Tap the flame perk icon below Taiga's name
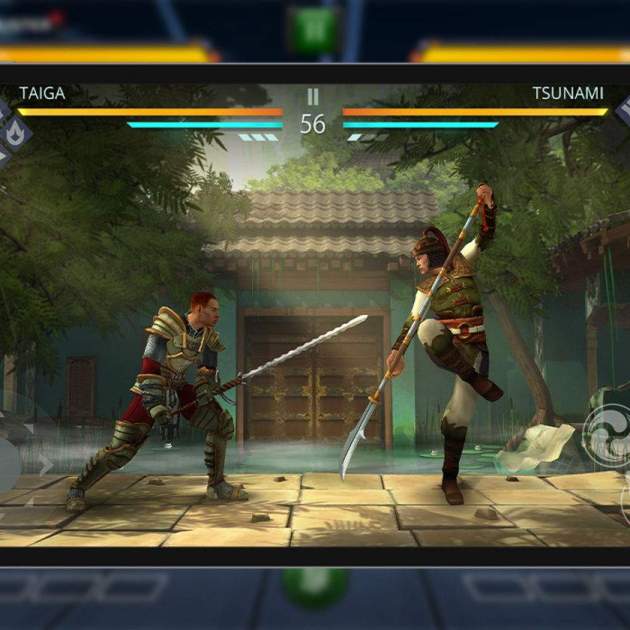 click(15, 132)
